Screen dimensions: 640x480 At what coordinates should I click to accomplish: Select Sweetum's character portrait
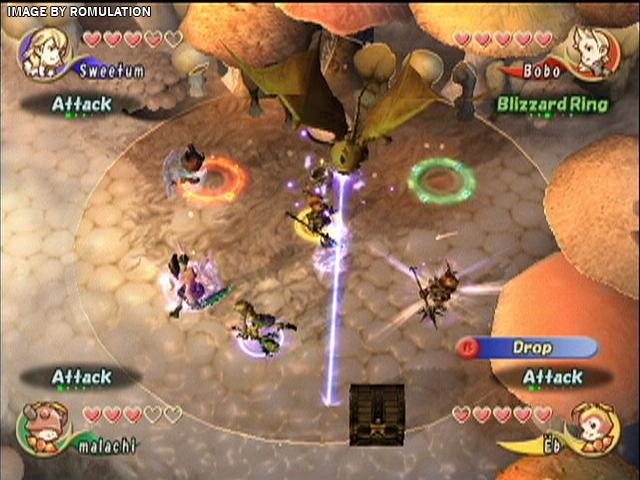click(x=45, y=50)
